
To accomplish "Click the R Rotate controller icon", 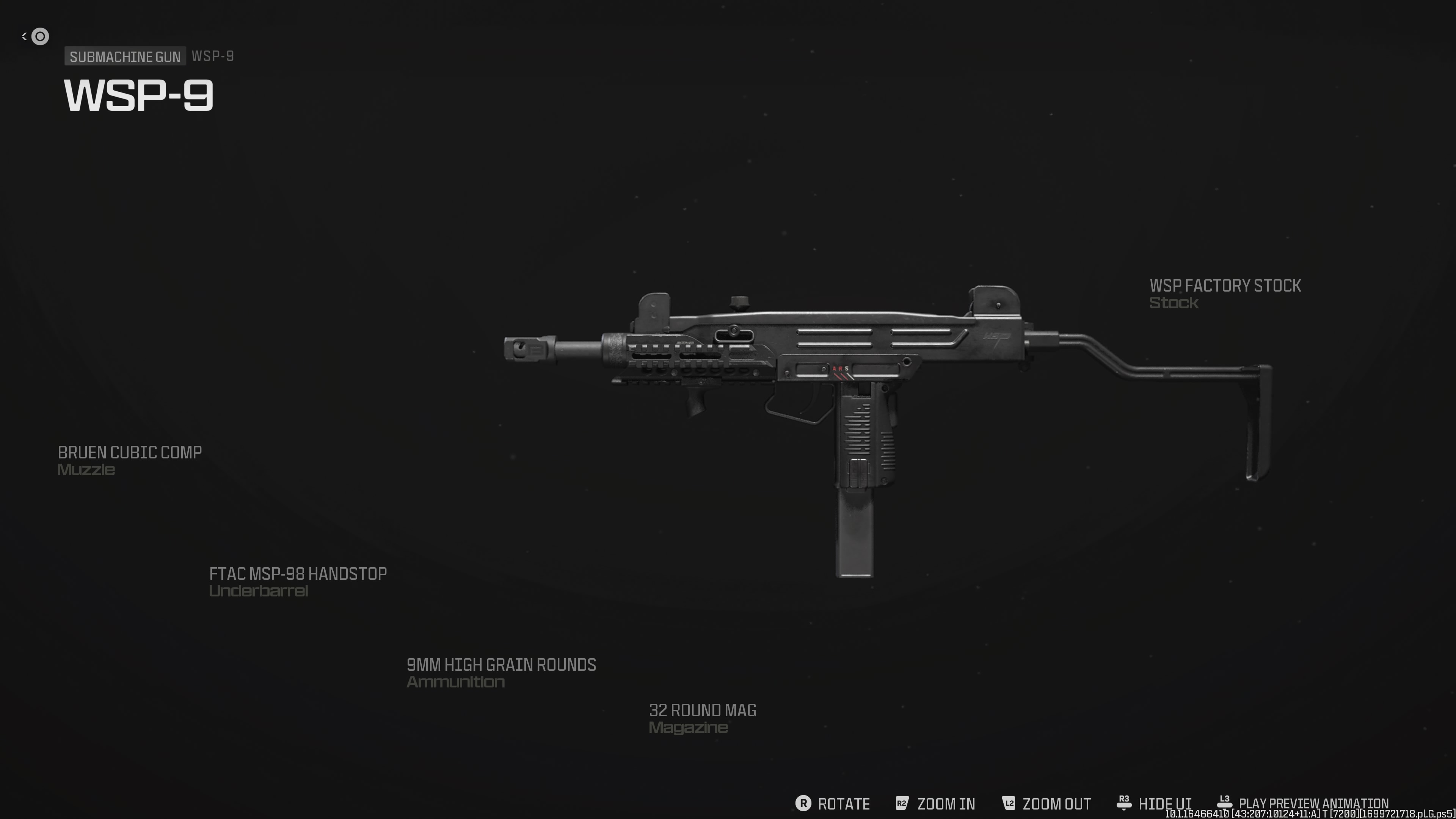I will (x=803, y=803).
